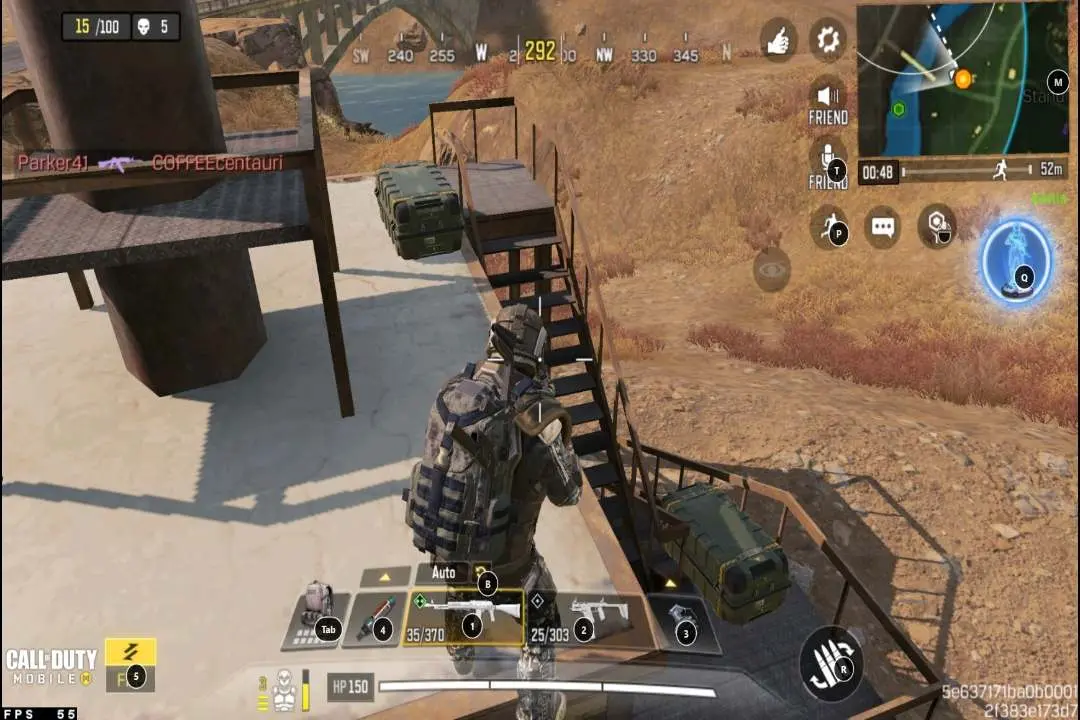Toggle the eye free-look button
The image size is (1080, 720).
click(x=771, y=269)
